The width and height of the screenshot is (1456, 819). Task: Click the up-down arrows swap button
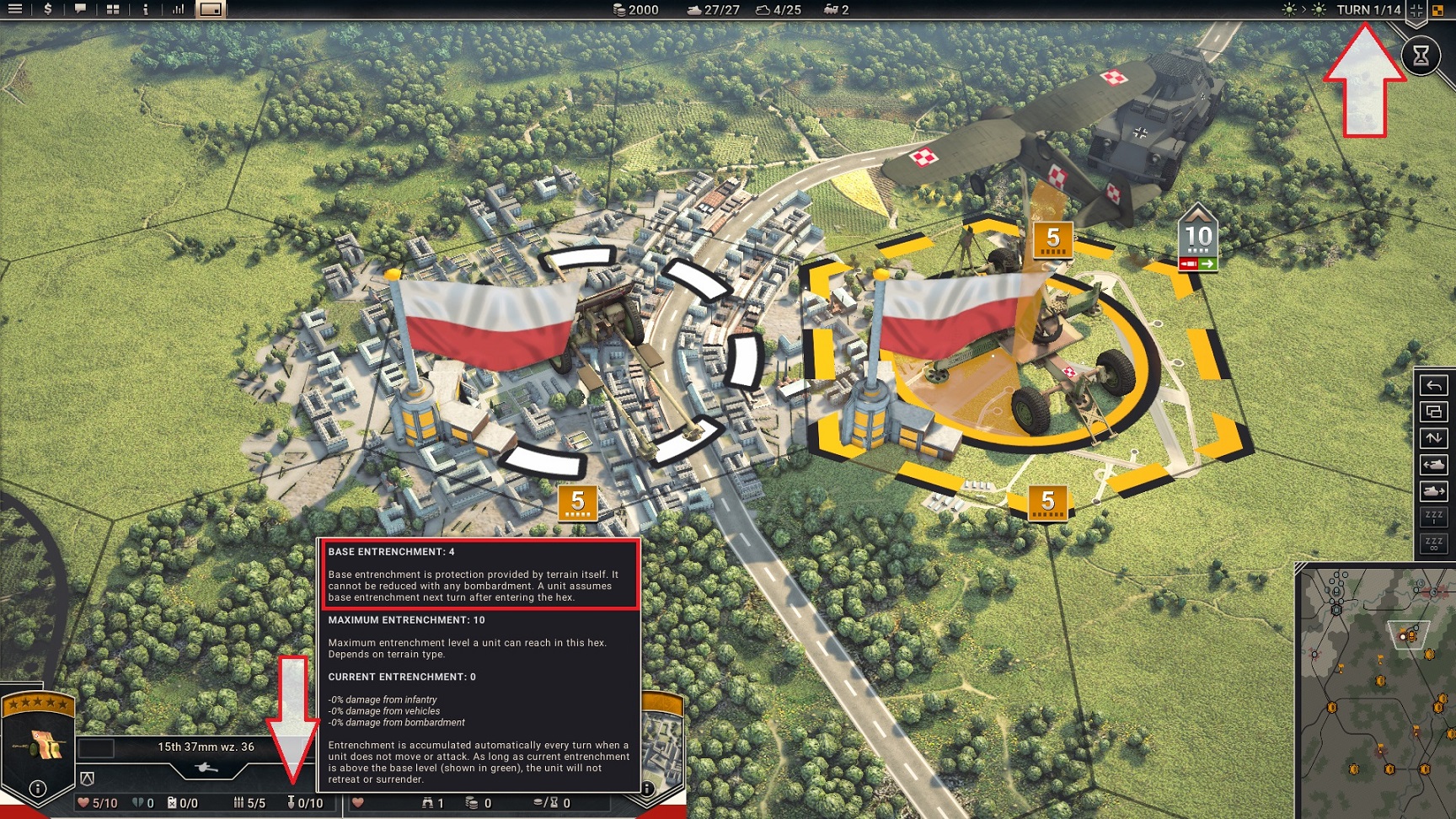(x=1433, y=438)
